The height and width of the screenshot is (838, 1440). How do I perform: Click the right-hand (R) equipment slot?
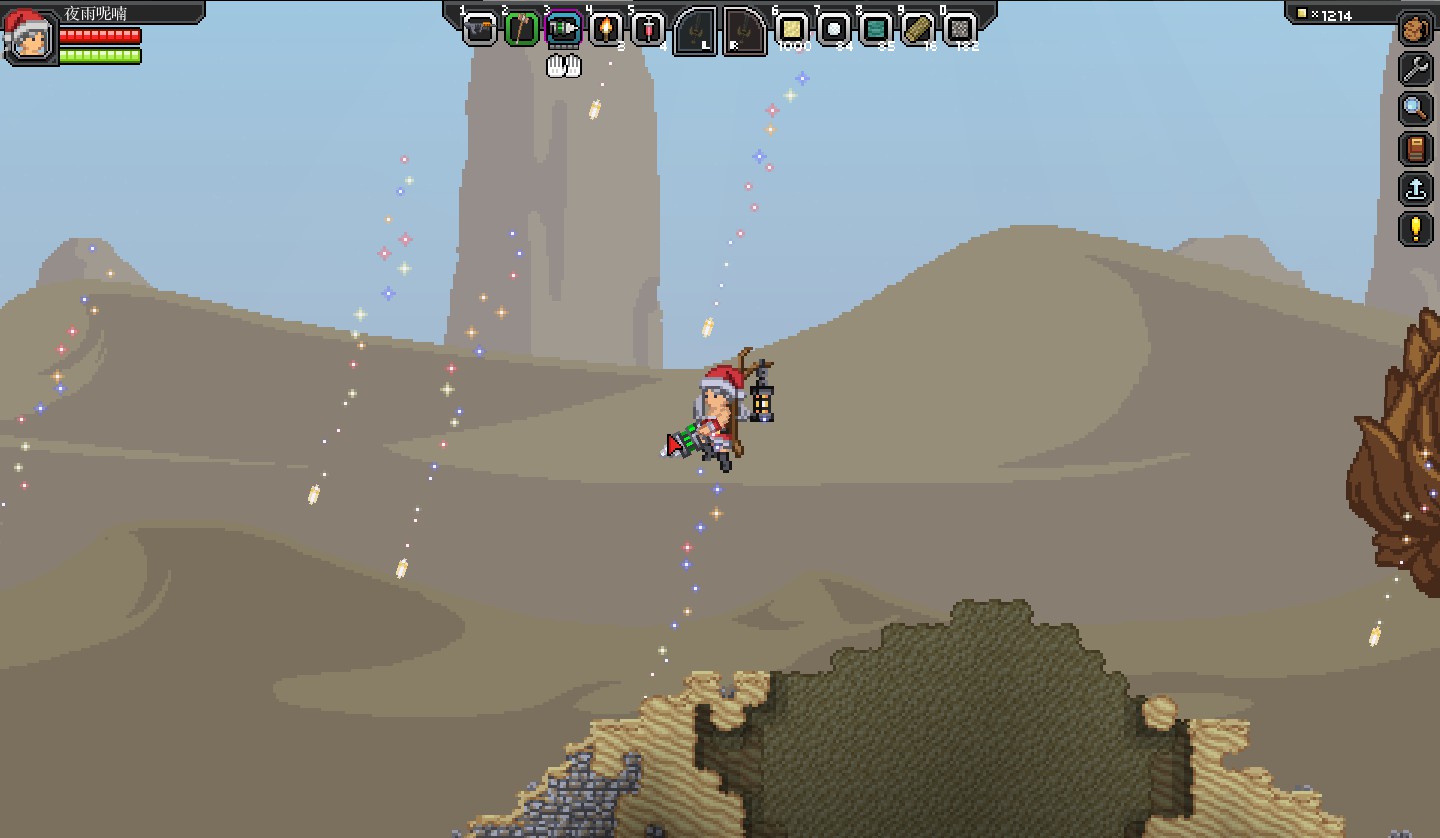(x=745, y=31)
